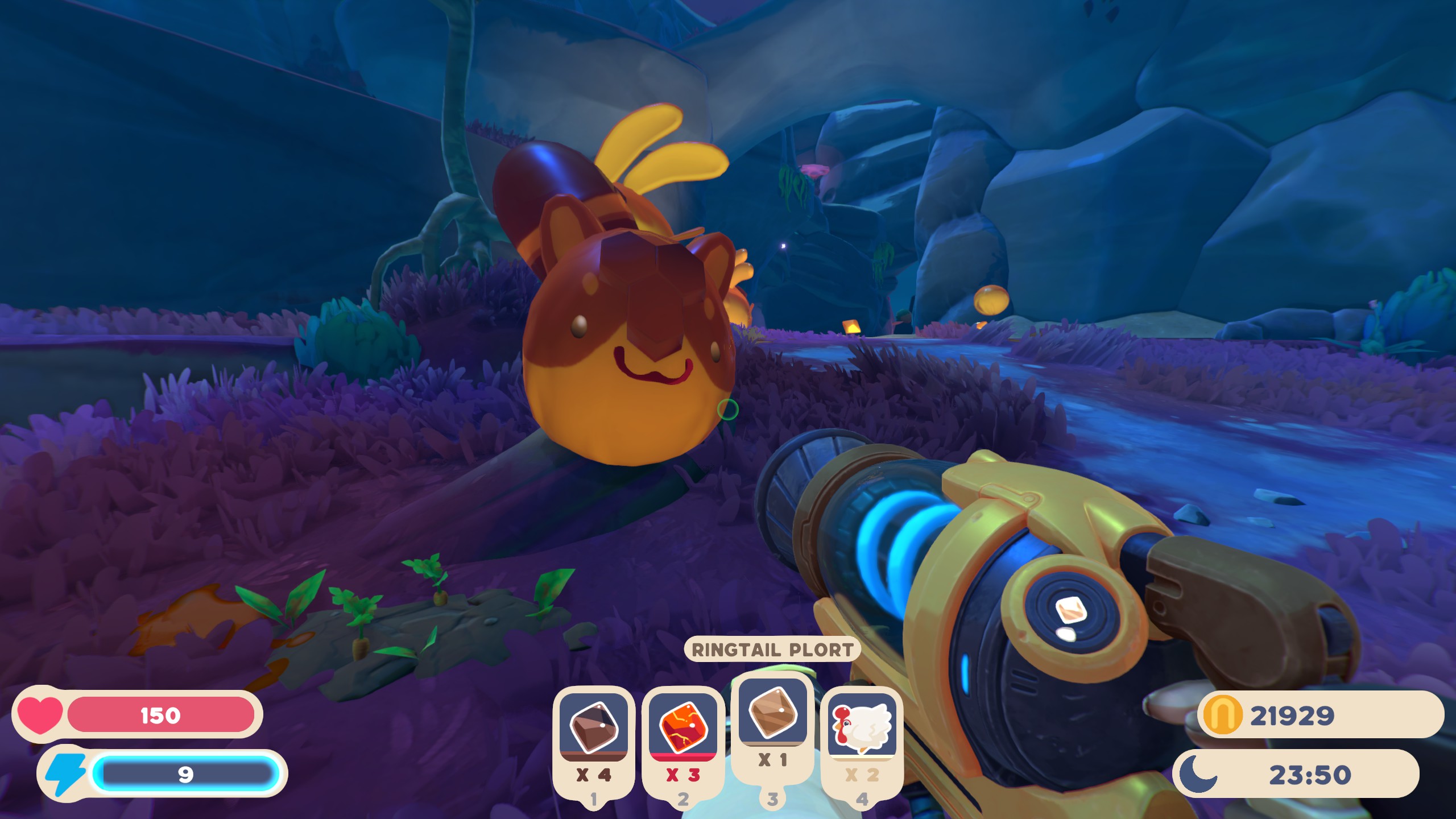Screen dimensions: 1456x819
Task: Select the dark brown plort slot
Action: tap(593, 727)
